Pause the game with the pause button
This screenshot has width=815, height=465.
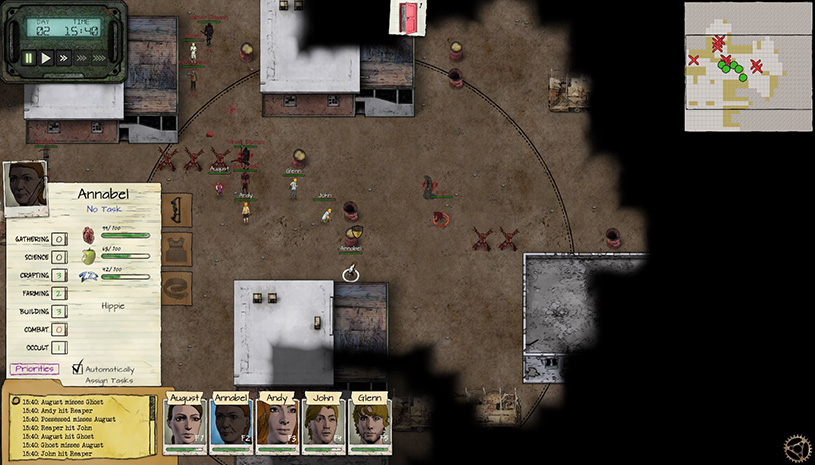point(29,58)
